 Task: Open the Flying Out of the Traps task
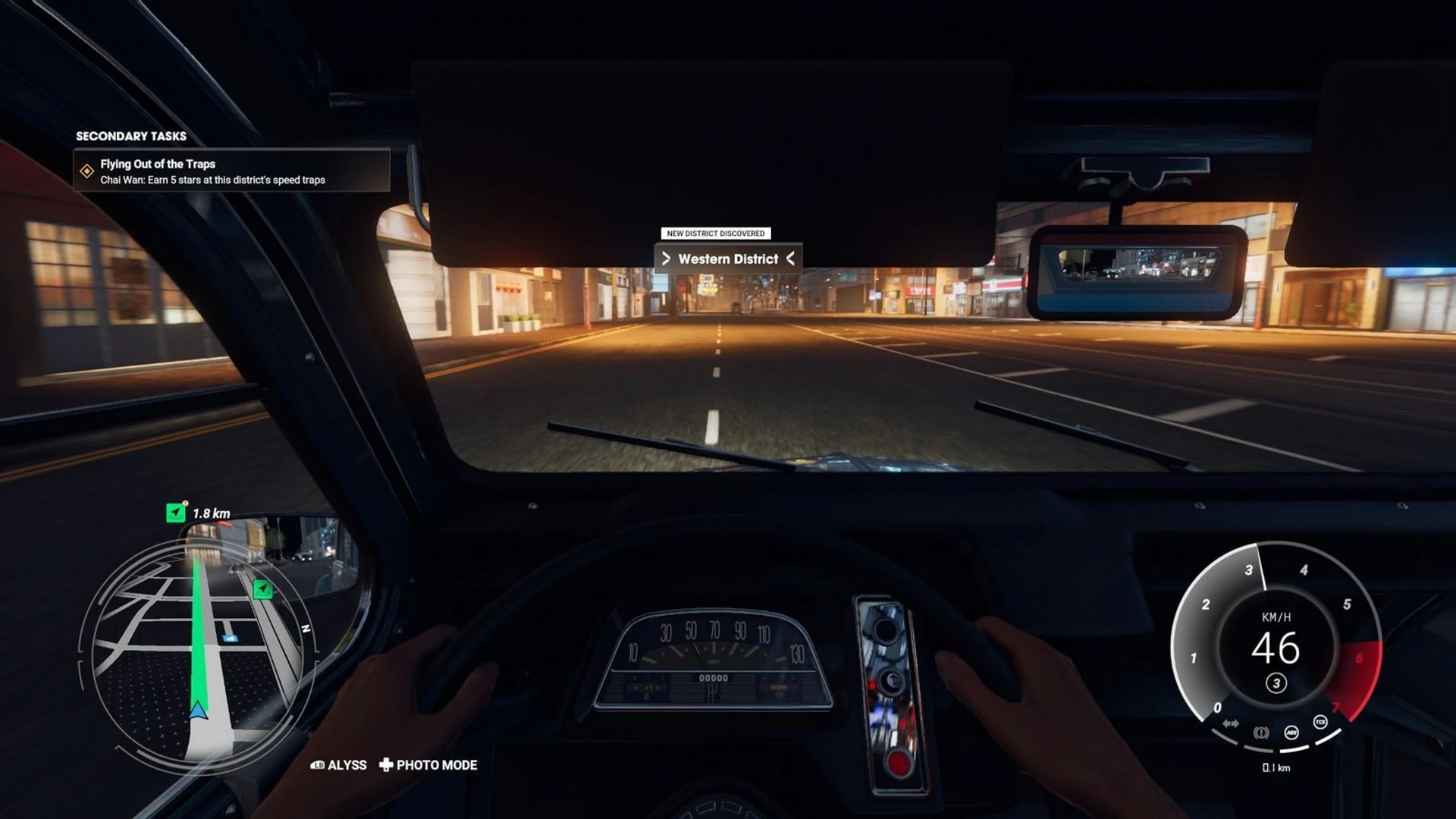[231, 171]
